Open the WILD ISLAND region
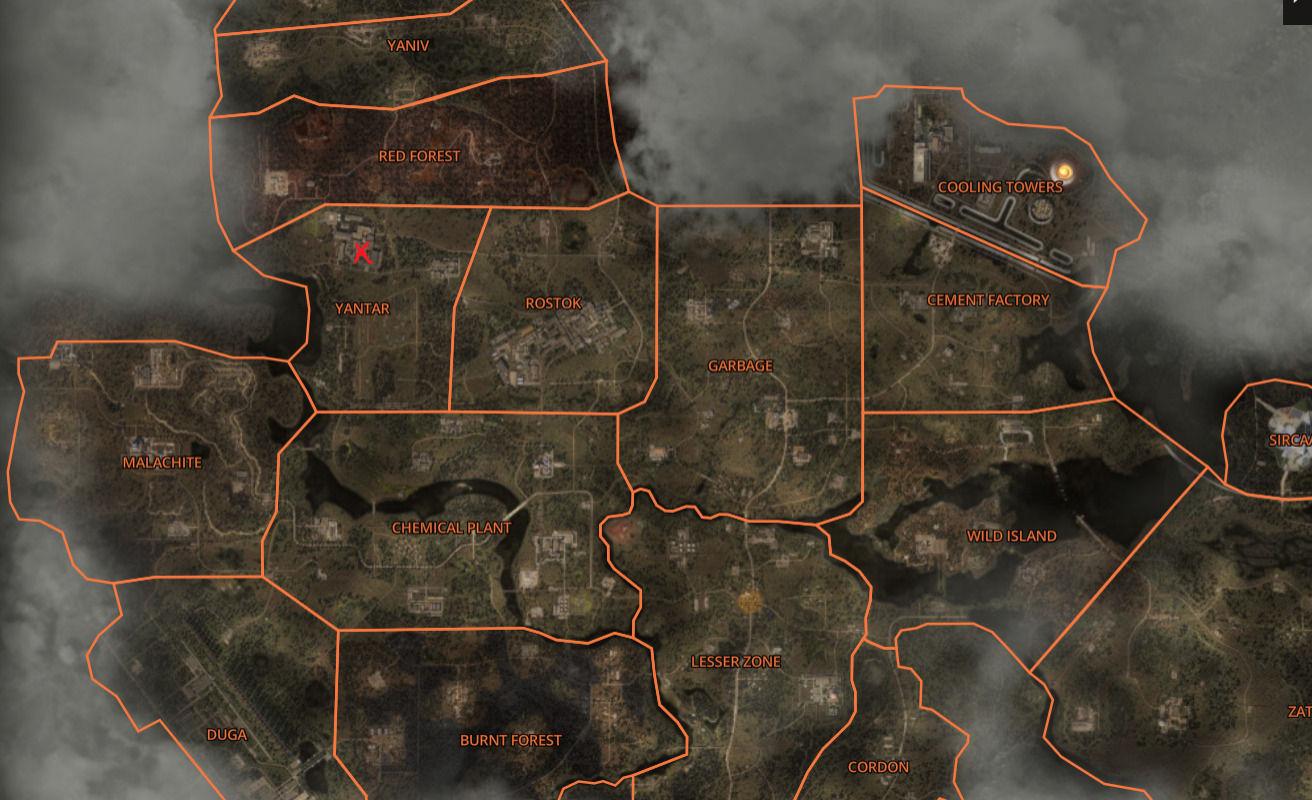 [x=1013, y=535]
